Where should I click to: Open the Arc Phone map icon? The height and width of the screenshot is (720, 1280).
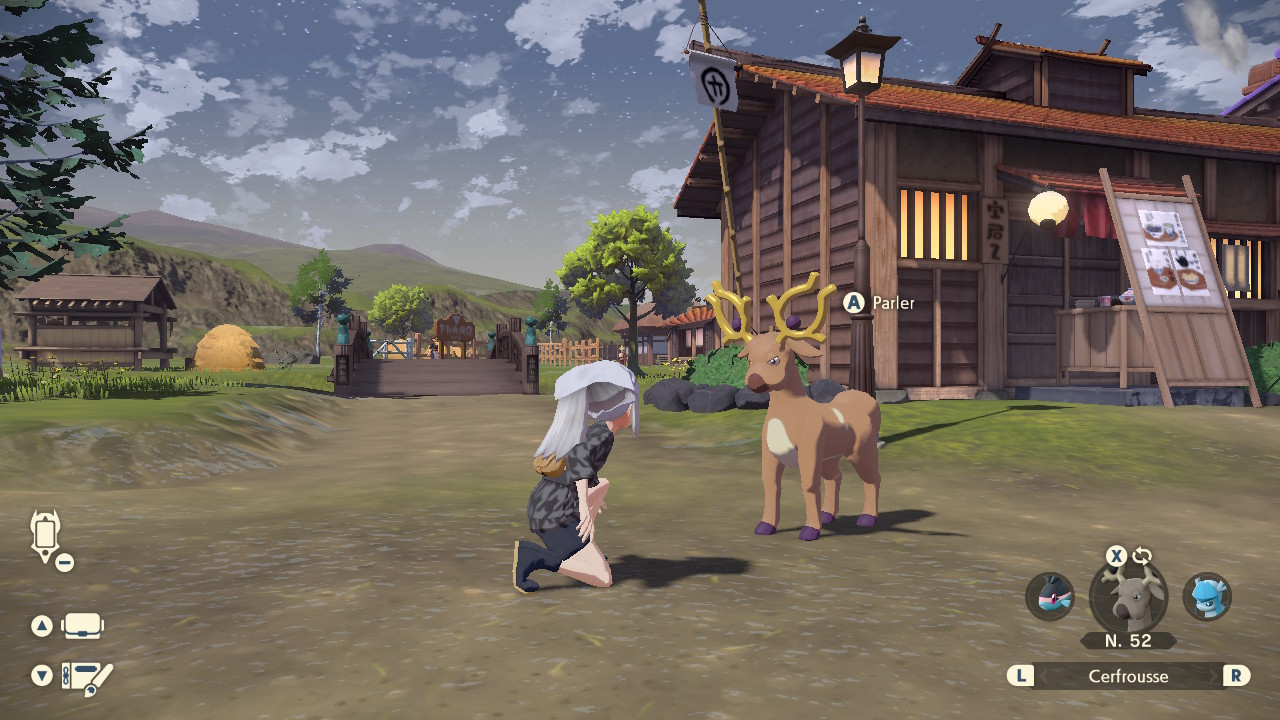point(46,535)
